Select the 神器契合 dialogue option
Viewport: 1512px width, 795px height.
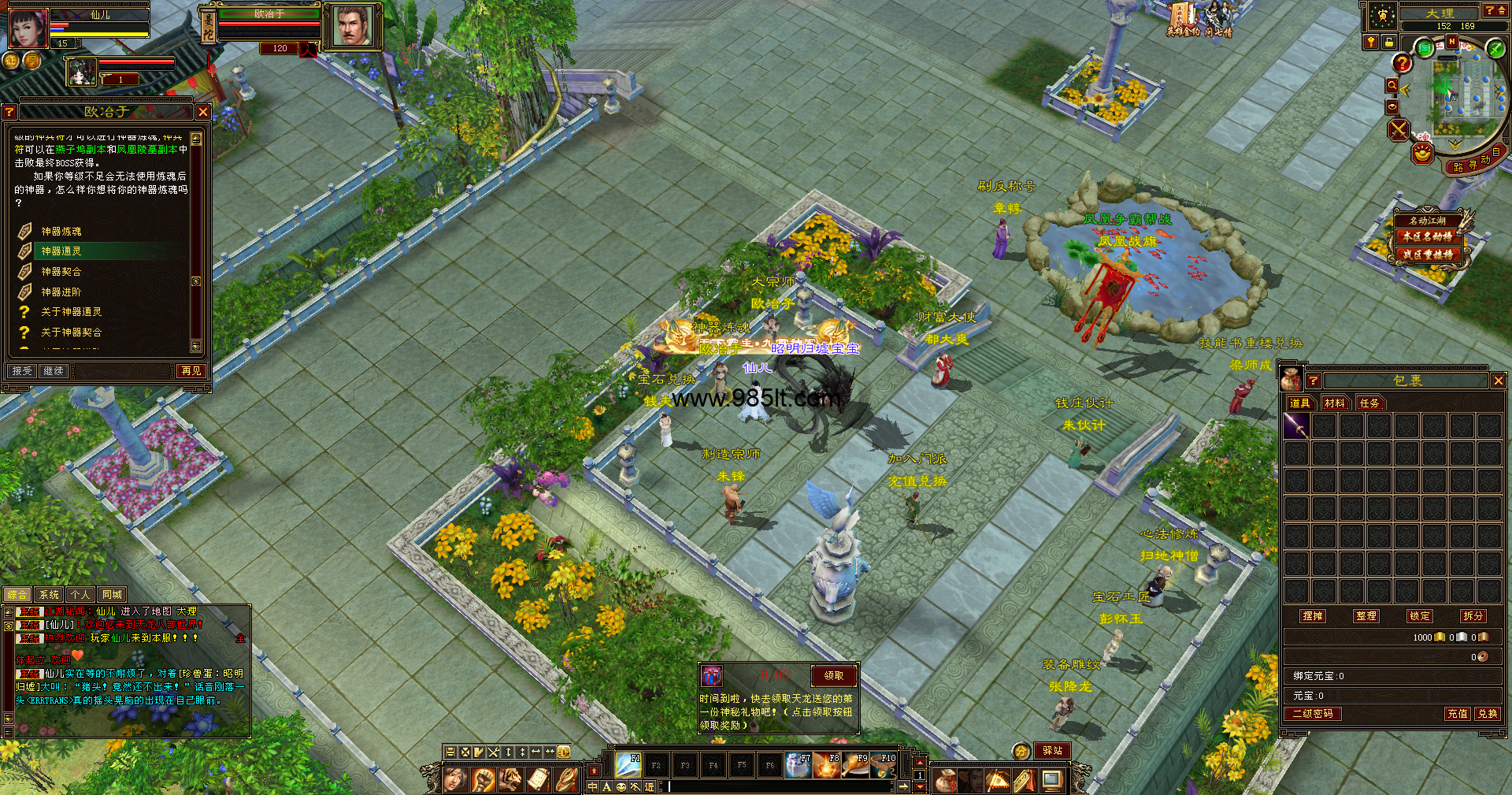click(61, 271)
